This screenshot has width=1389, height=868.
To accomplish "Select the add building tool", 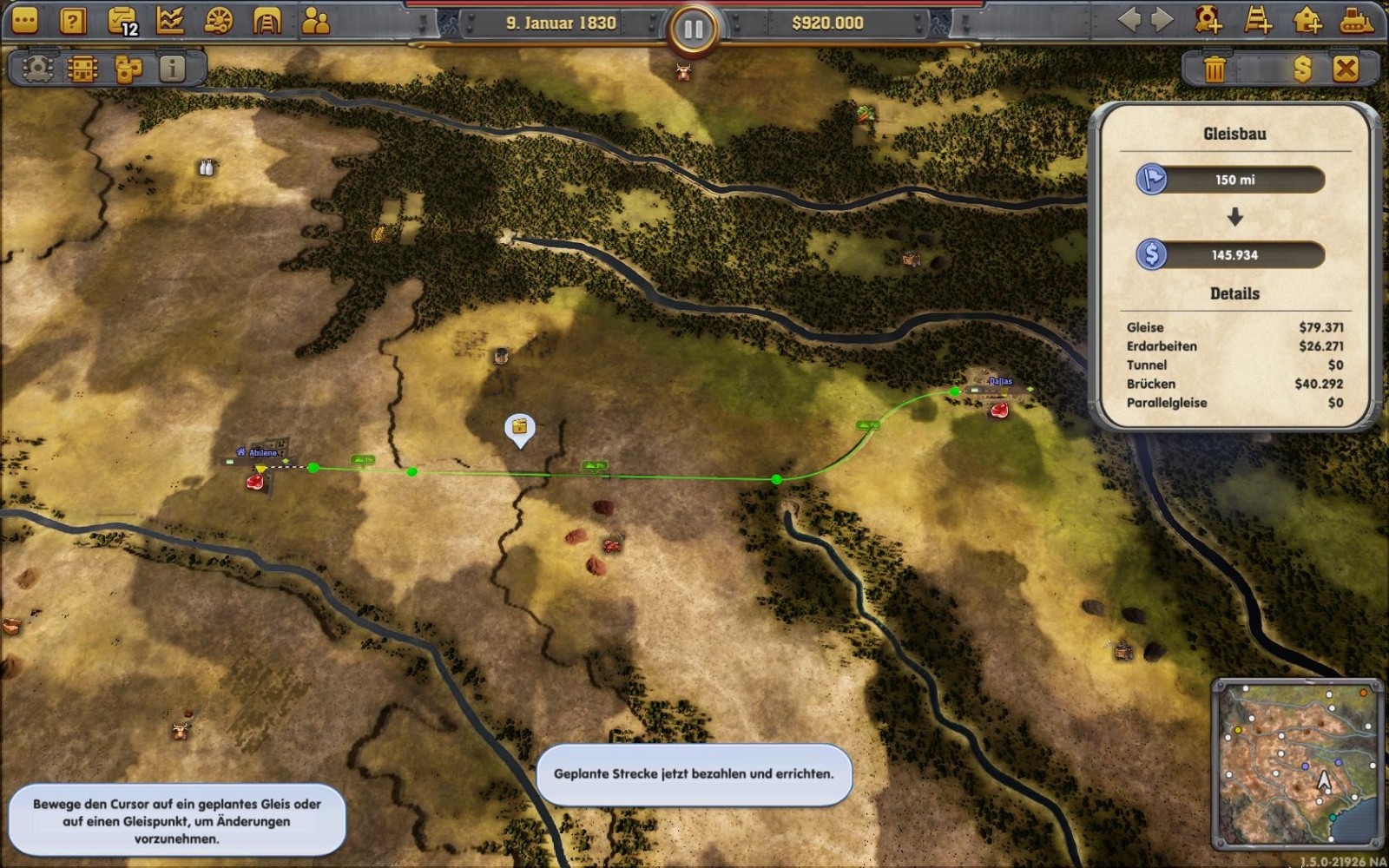I will coord(1307,20).
